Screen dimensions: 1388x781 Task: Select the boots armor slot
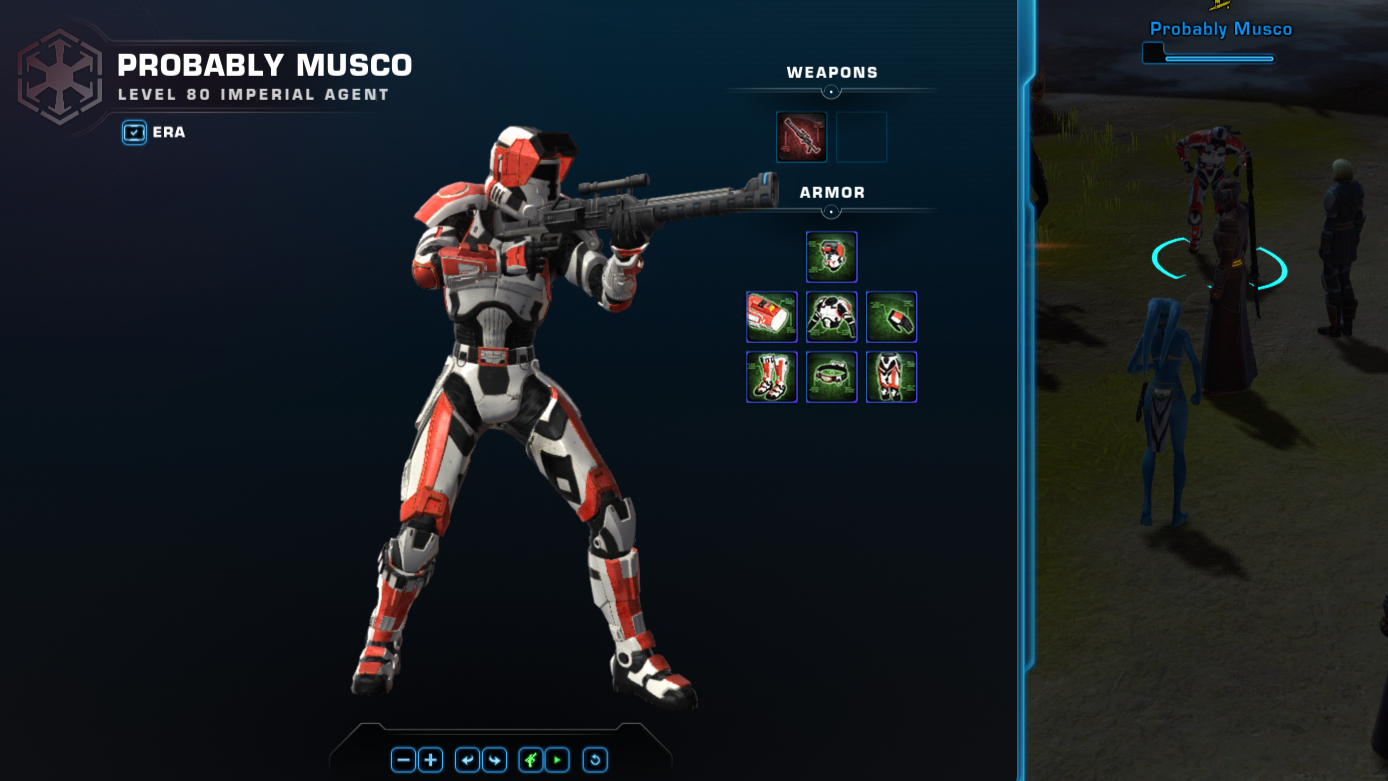pyautogui.click(x=771, y=377)
